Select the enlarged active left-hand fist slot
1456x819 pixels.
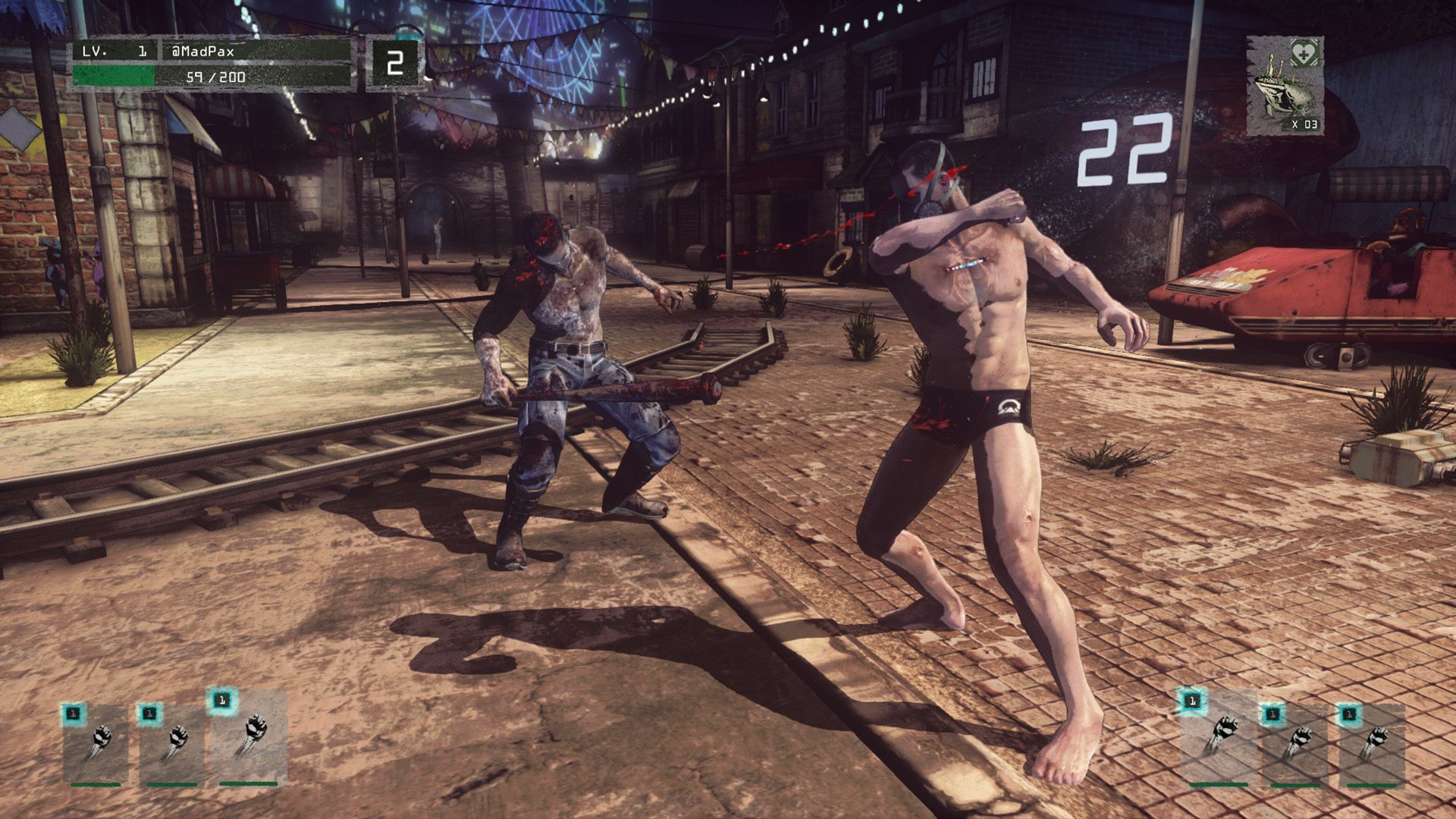[x=248, y=736]
